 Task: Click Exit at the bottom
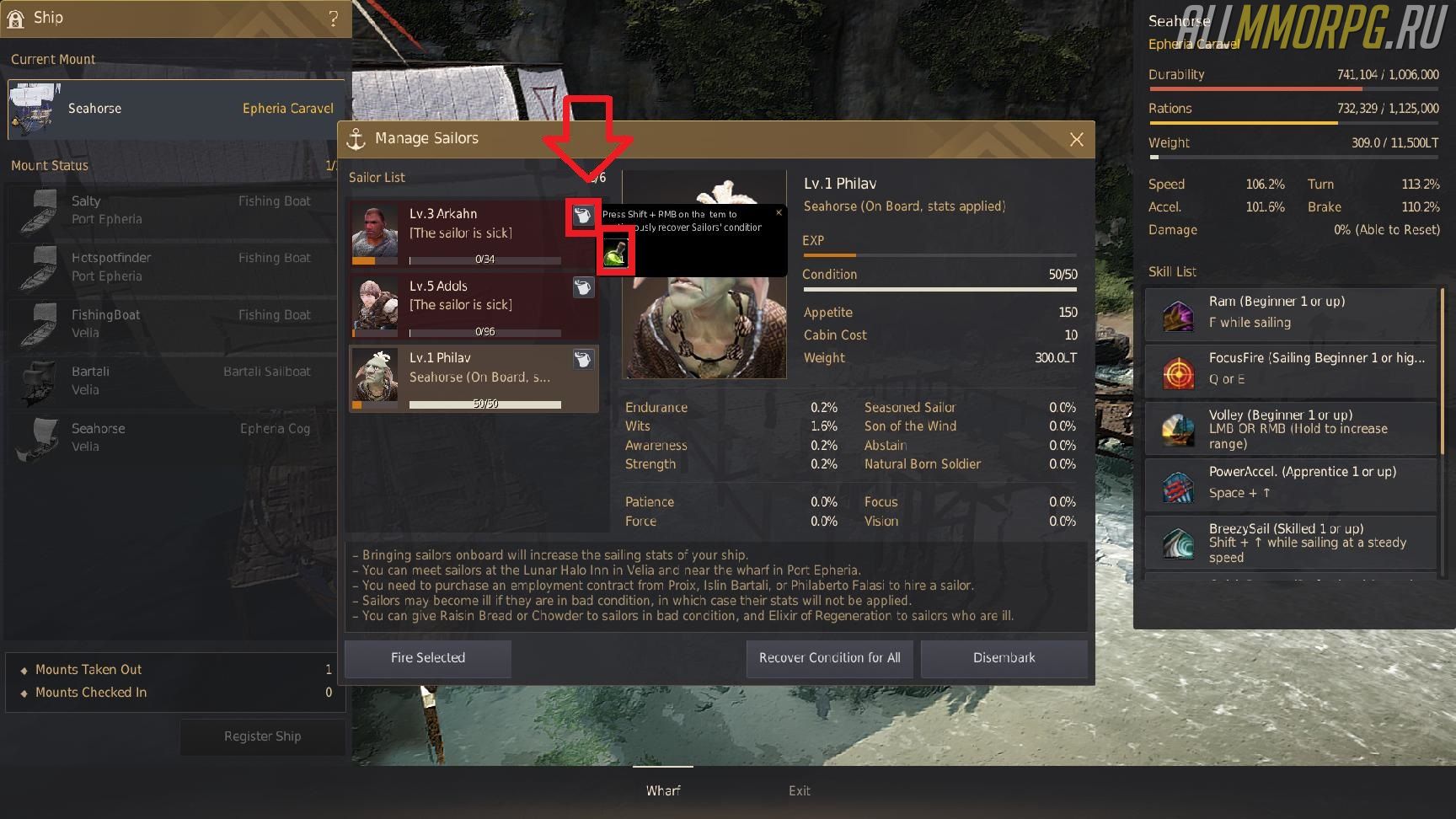point(799,790)
